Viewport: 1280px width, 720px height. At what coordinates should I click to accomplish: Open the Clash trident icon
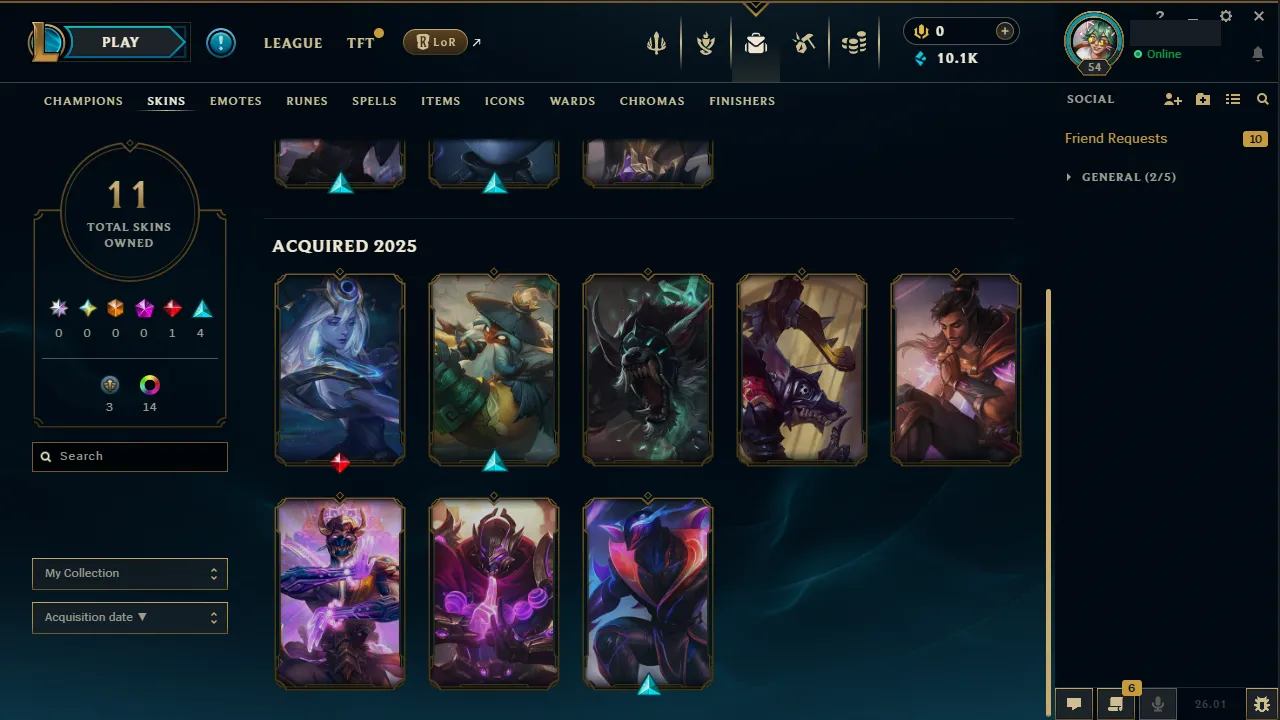pyautogui.click(x=656, y=43)
